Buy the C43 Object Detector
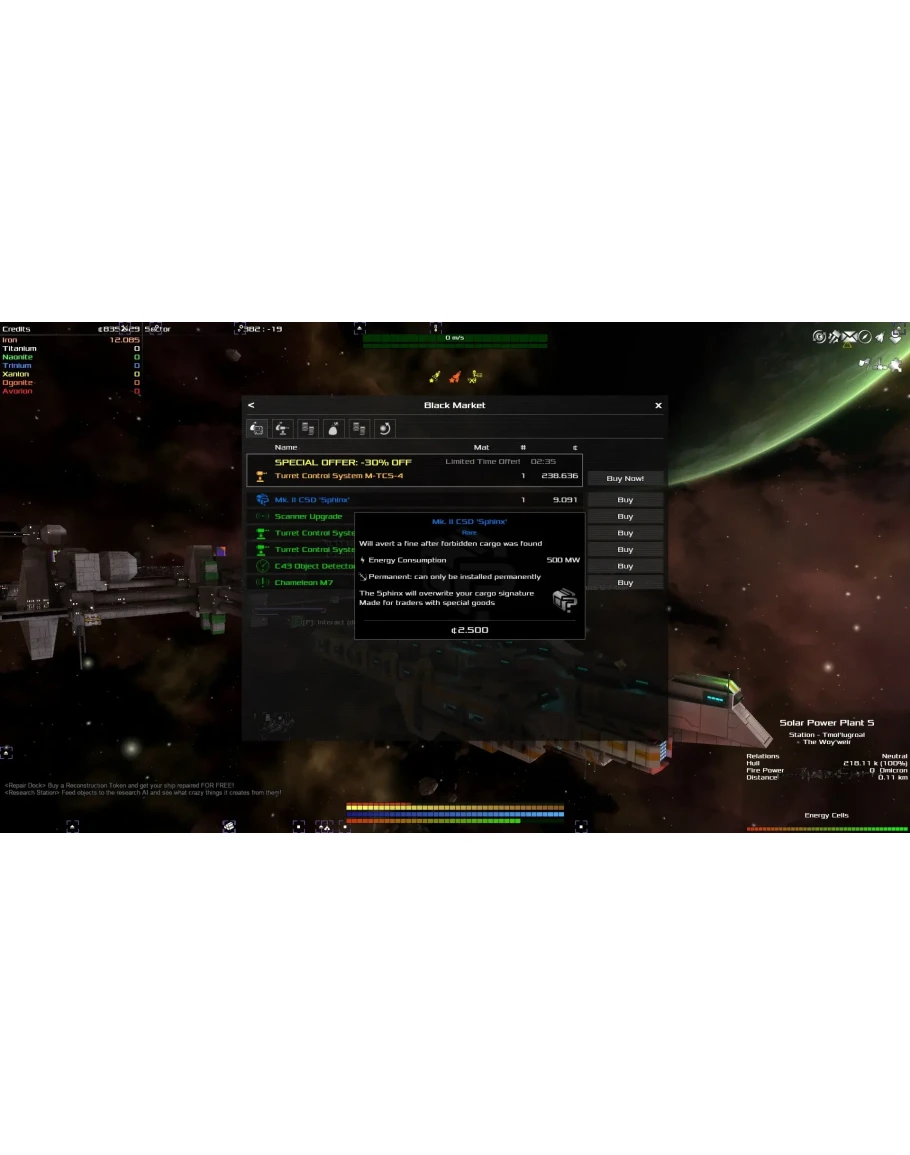The image size is (910, 1155). [625, 566]
